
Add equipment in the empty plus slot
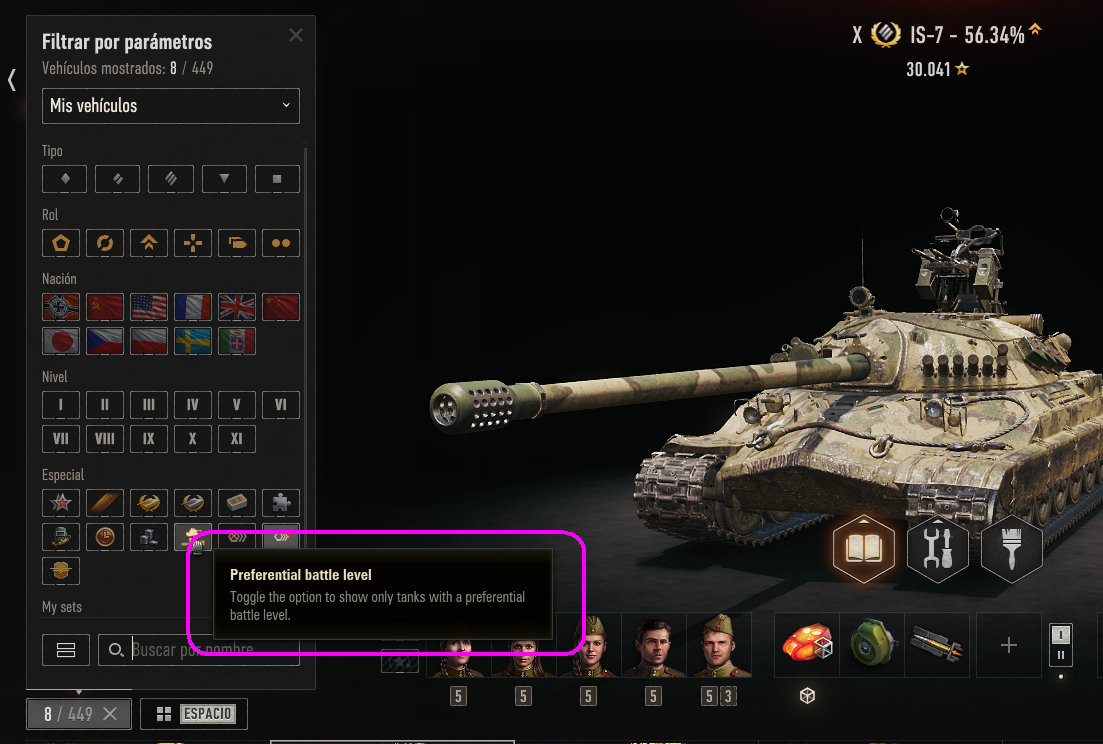(x=1008, y=646)
